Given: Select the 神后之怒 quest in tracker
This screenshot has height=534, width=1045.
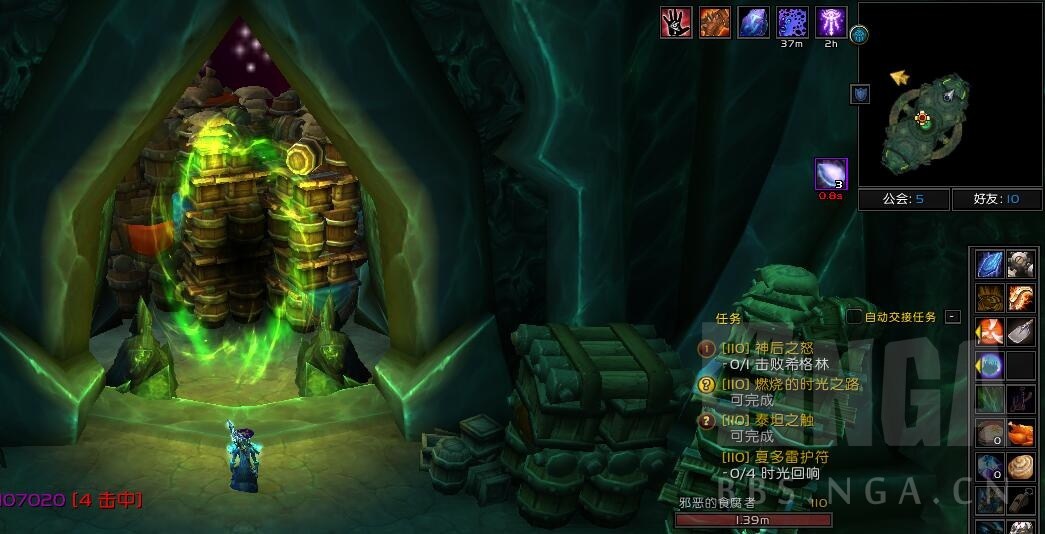Looking at the screenshot, I should coord(779,348).
